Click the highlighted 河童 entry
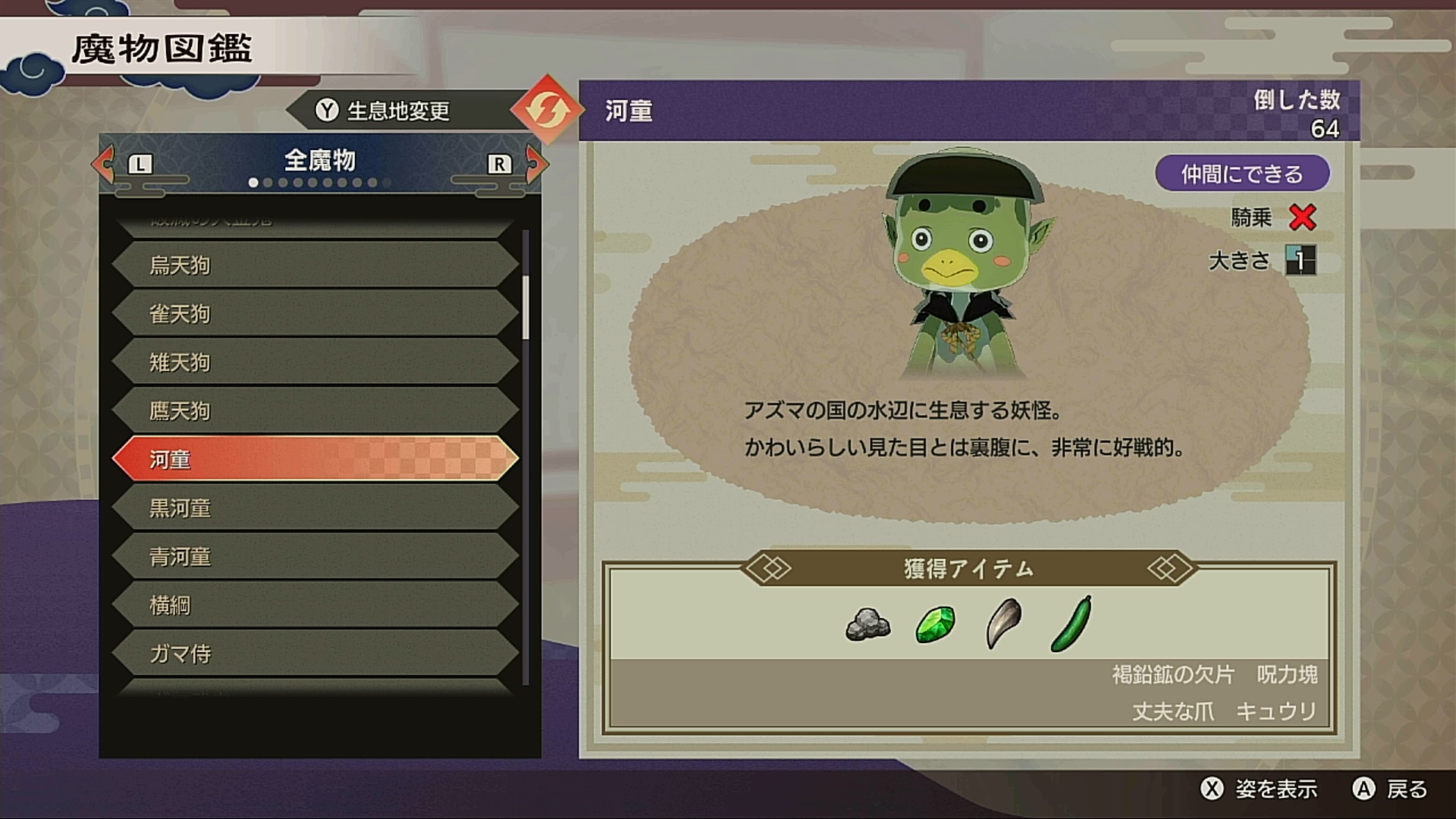The height and width of the screenshot is (819, 1456). (315, 459)
